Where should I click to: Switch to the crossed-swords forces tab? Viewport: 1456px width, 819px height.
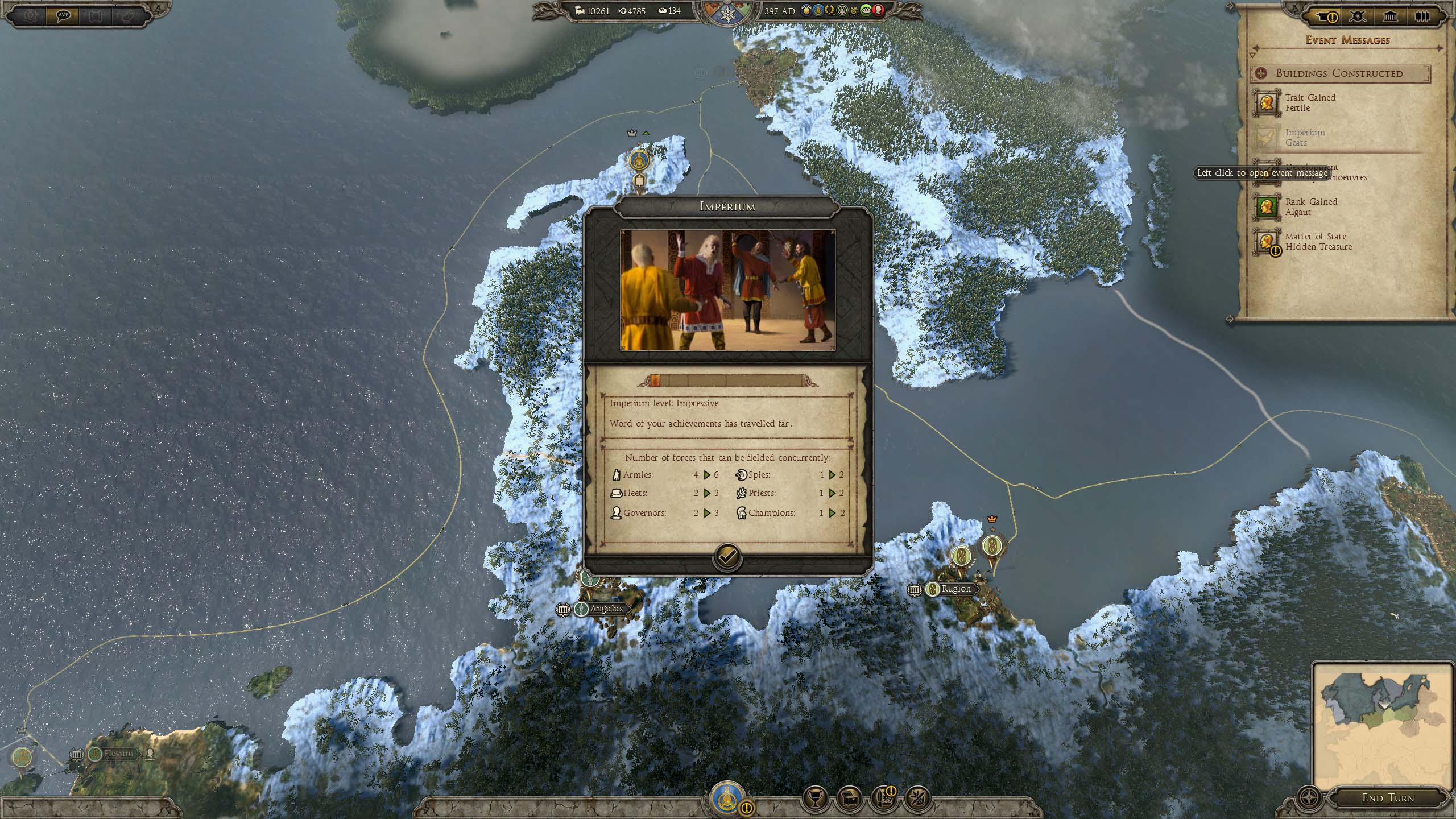tap(1358, 17)
